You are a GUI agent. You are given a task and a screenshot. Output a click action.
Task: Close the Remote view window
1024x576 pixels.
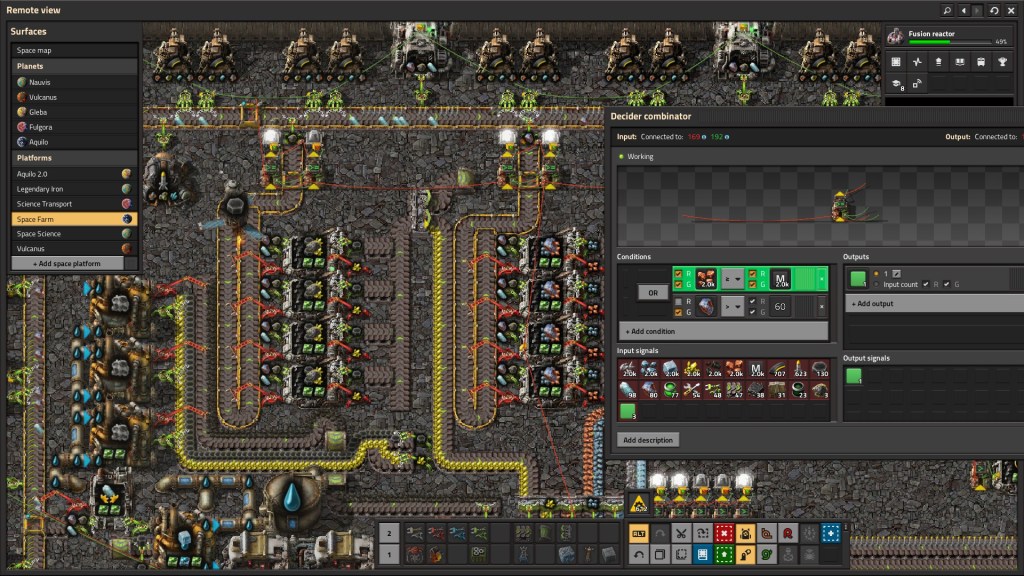point(1010,10)
